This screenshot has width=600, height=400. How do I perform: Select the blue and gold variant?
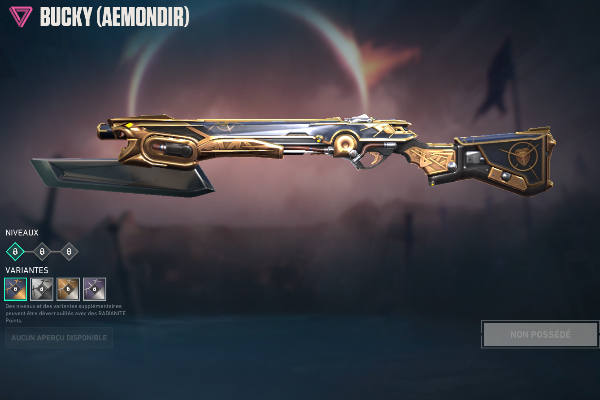click(x=16, y=289)
